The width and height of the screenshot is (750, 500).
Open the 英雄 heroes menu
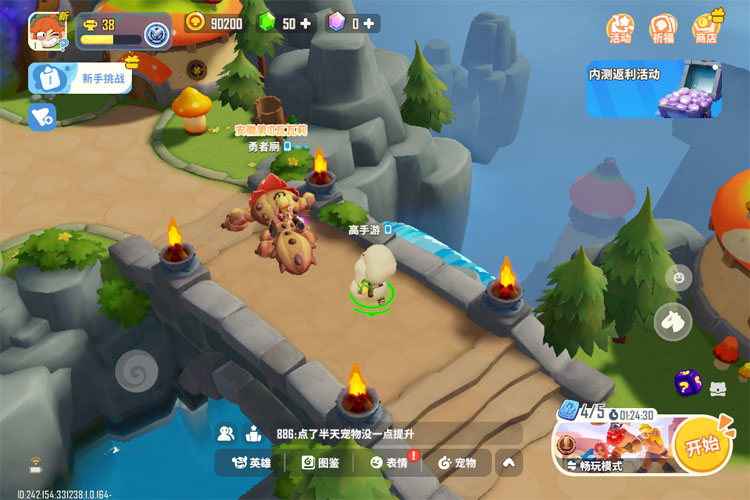click(x=252, y=463)
